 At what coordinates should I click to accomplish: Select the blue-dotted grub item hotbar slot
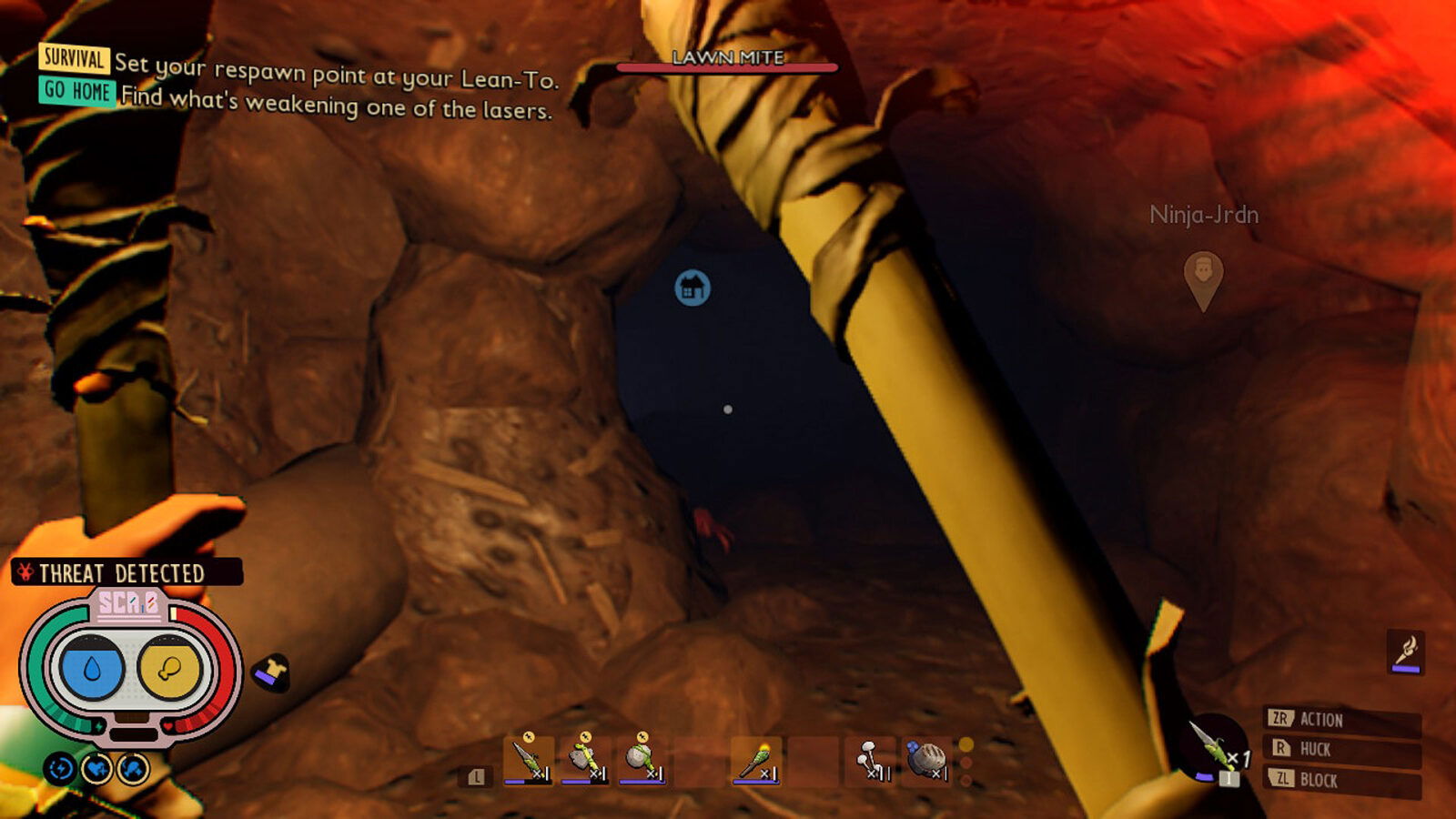pos(926,760)
